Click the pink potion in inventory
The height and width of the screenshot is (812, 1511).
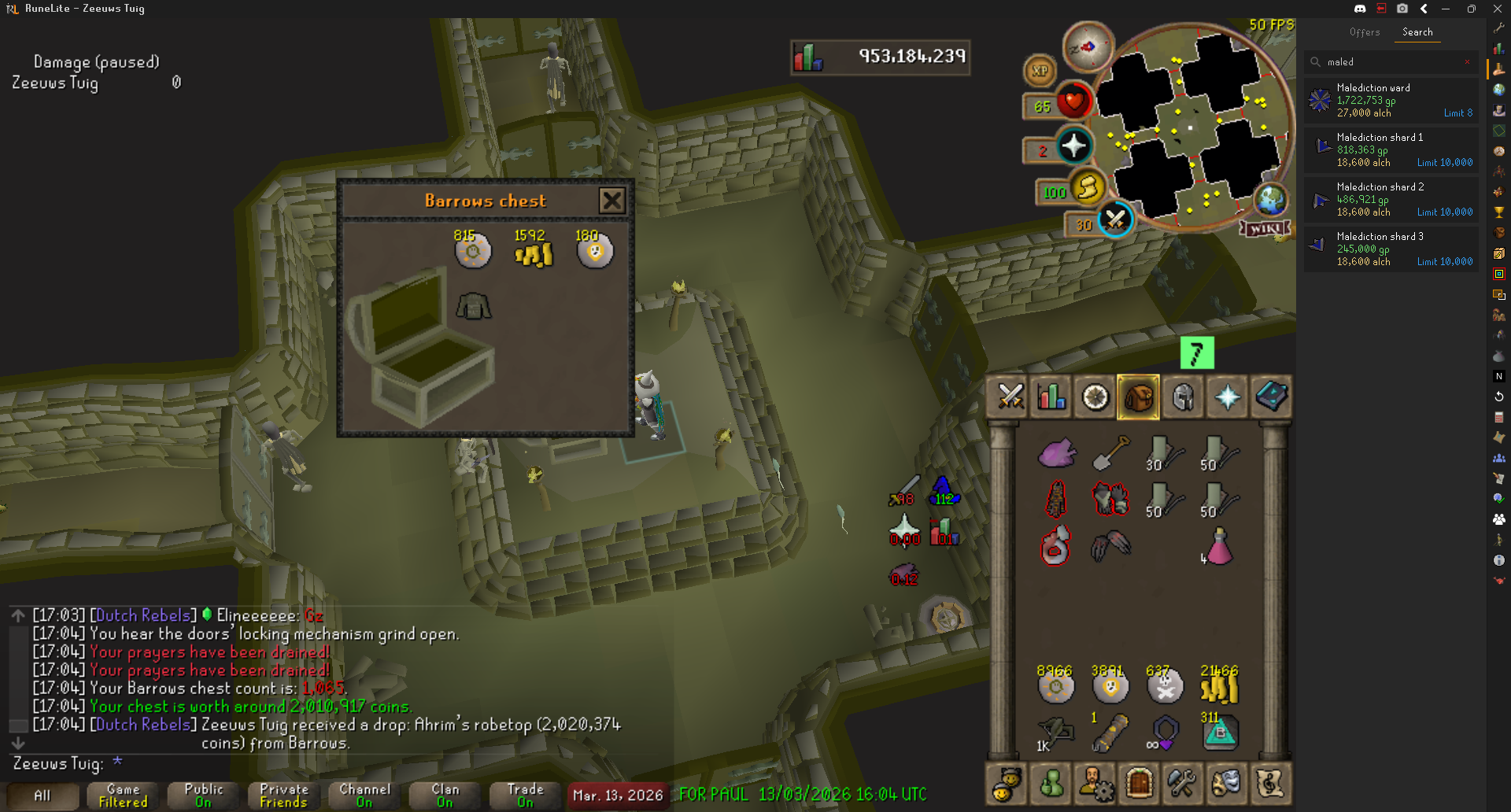1218,547
